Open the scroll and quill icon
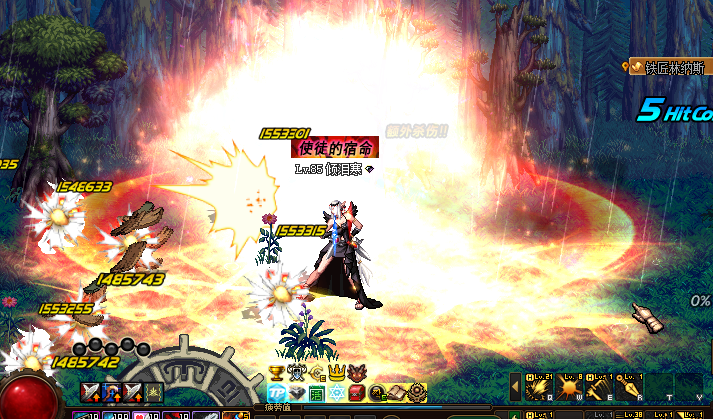This screenshot has width=713, height=419. (x=396, y=392)
